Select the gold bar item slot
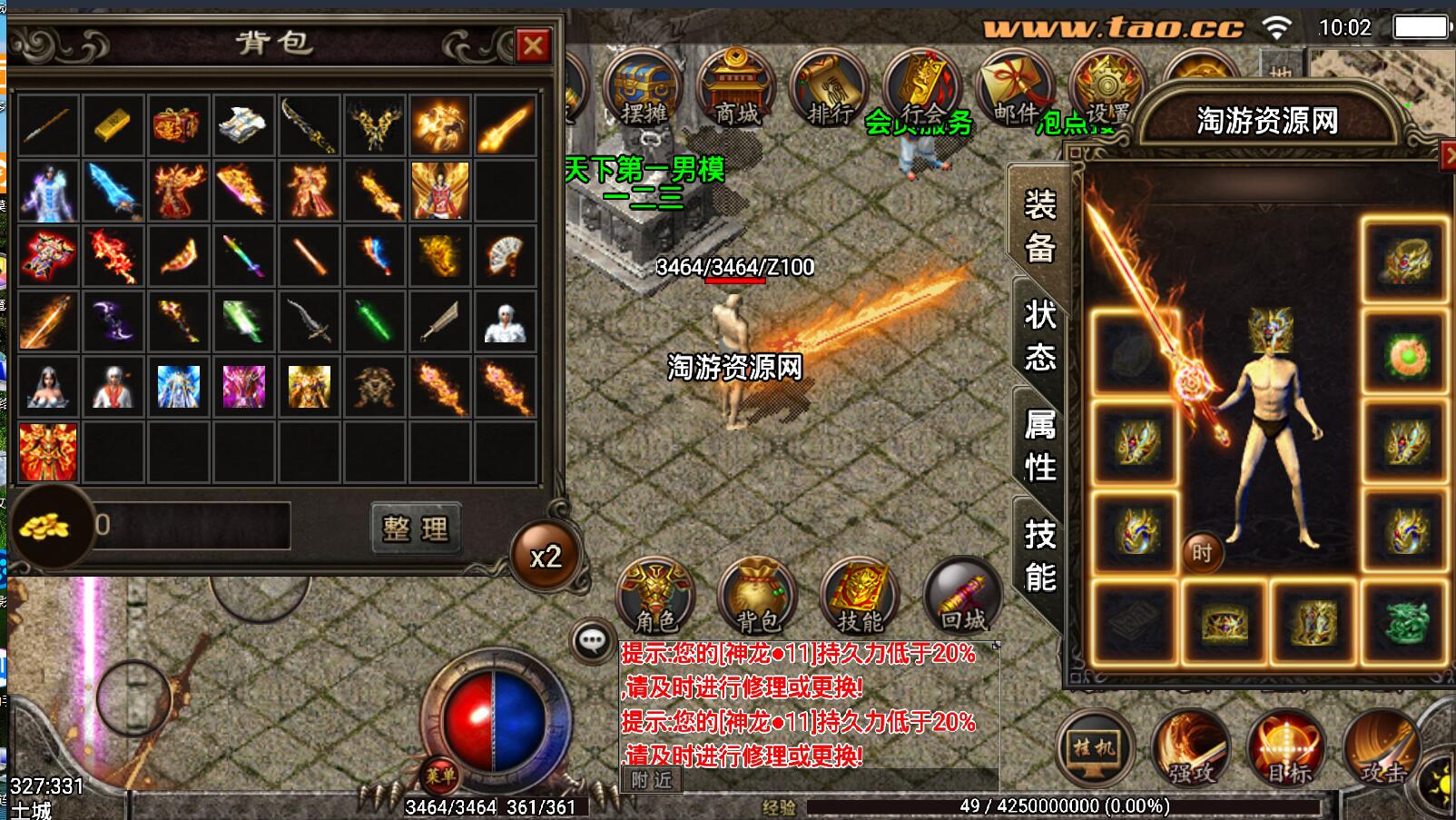Image resolution: width=1456 pixels, height=820 pixels. click(113, 124)
